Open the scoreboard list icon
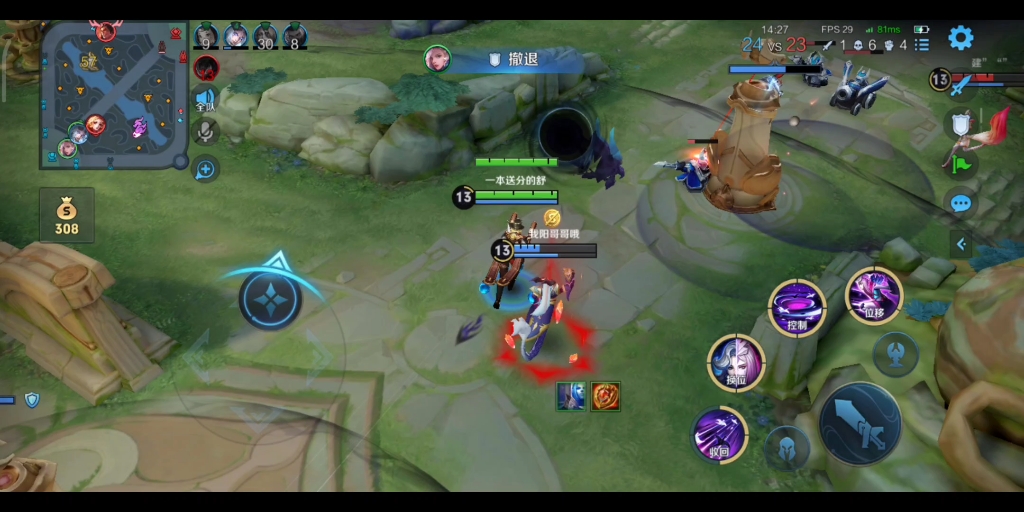Screen dimensions: 1024x512 pos(922,45)
